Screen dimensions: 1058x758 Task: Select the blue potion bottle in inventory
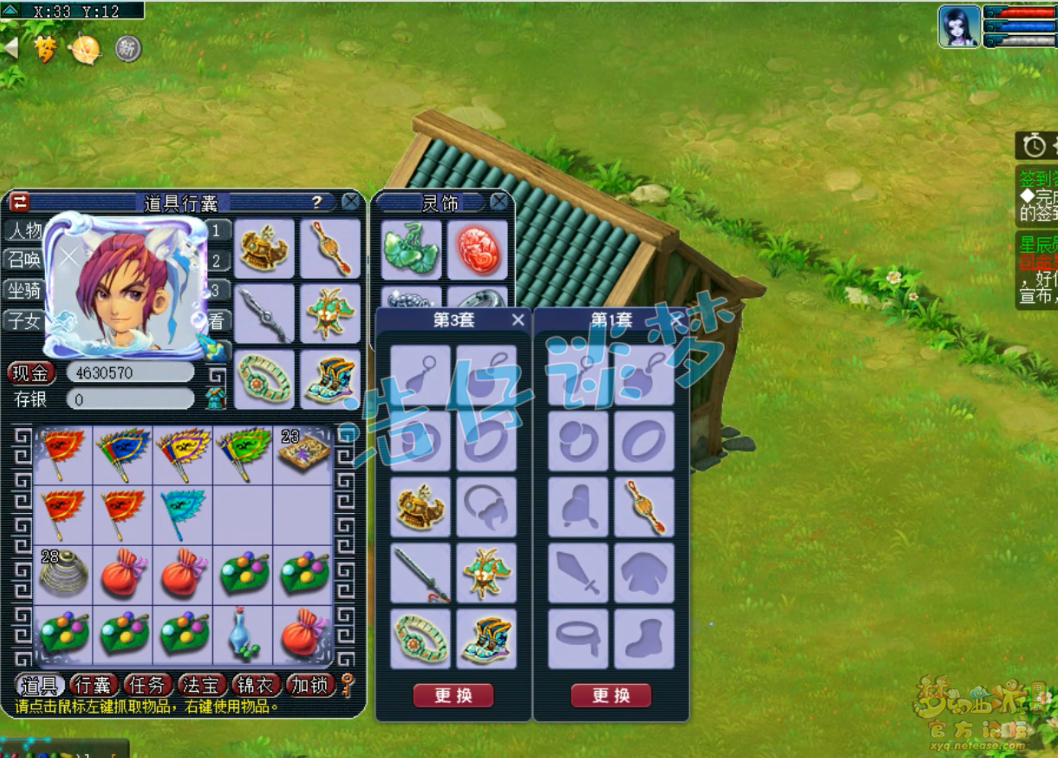(243, 633)
